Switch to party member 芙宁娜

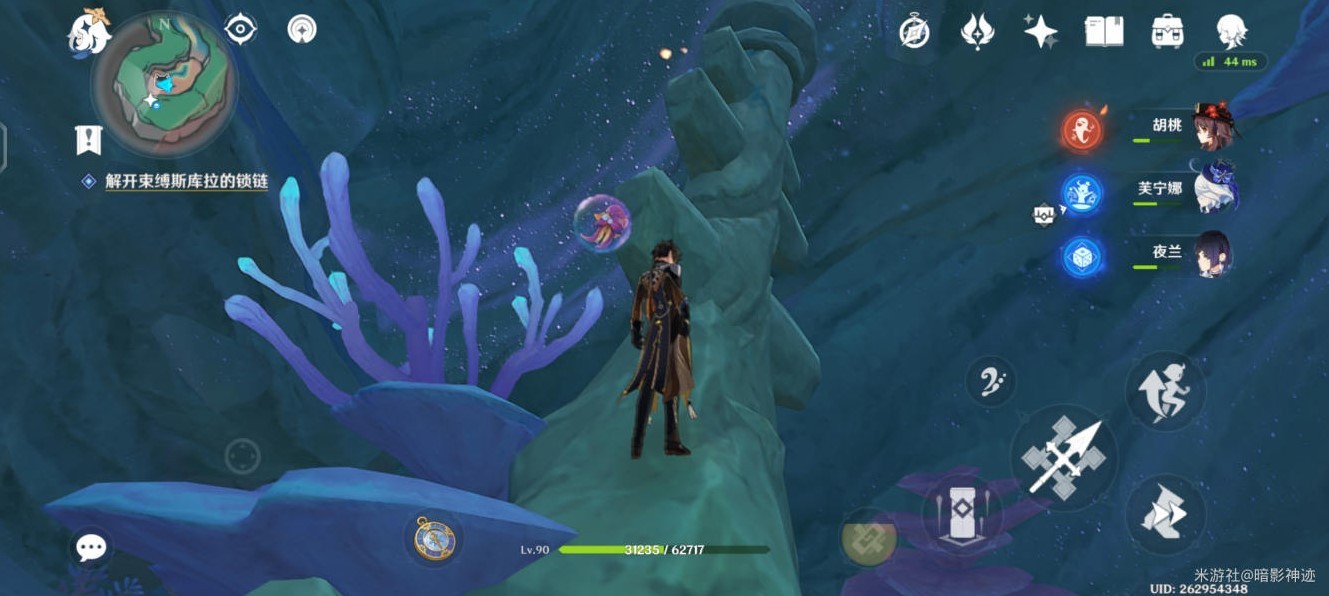click(x=1214, y=188)
